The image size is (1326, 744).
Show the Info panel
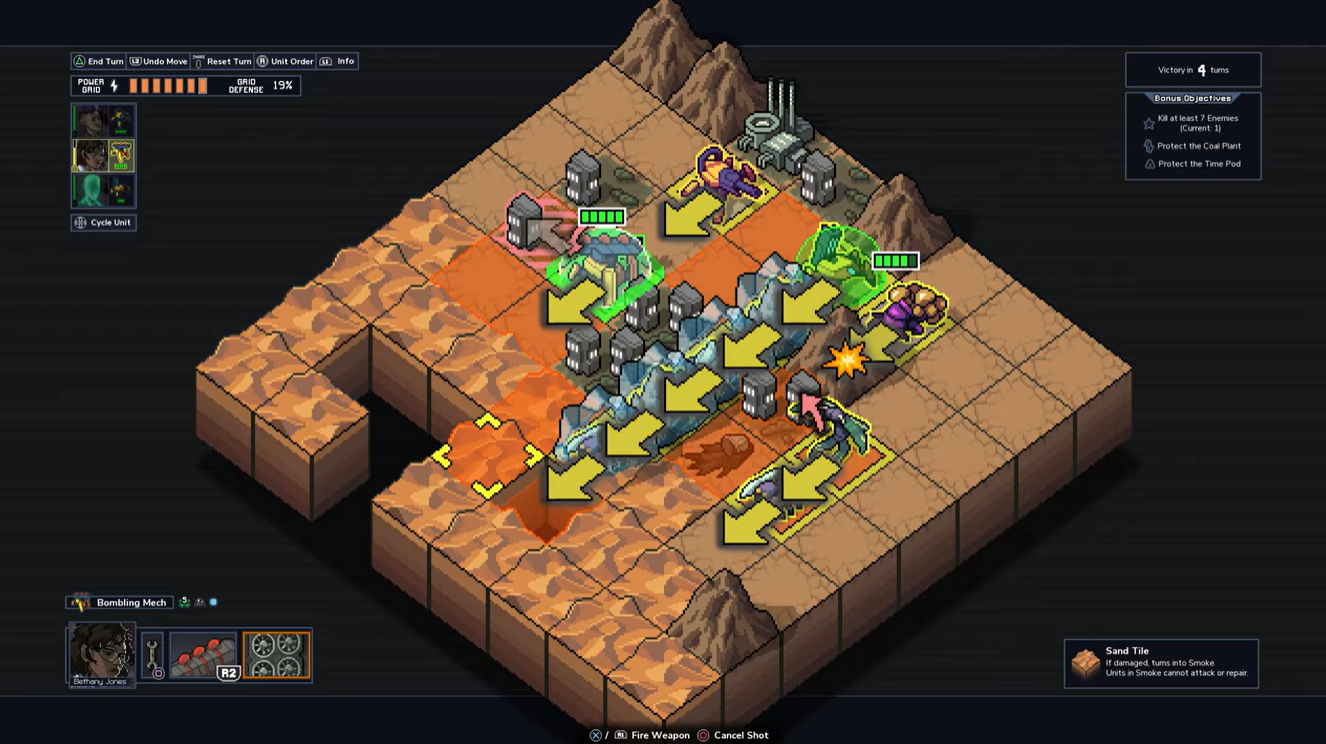338,61
